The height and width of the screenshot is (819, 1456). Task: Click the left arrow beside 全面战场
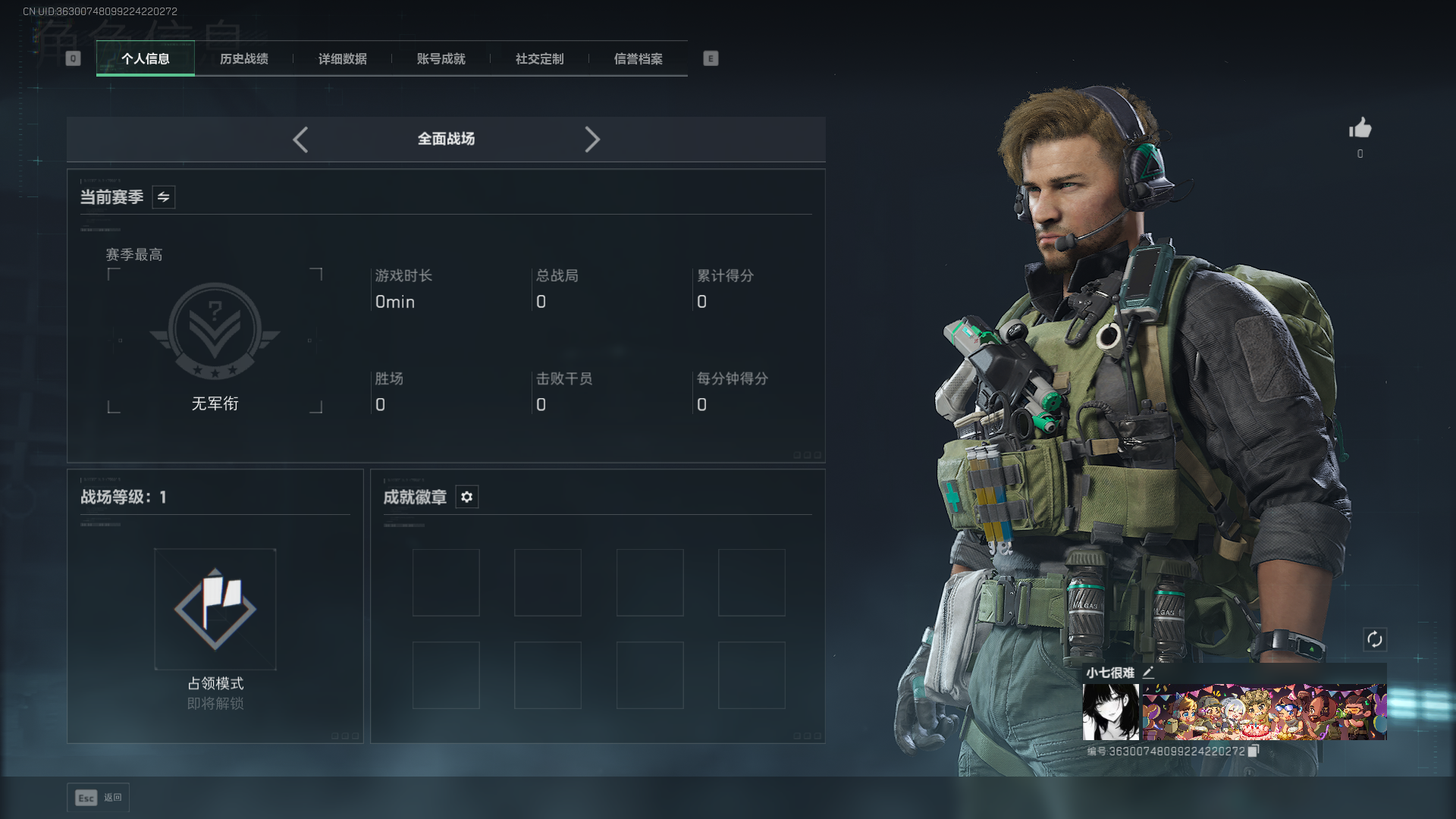[x=300, y=140]
